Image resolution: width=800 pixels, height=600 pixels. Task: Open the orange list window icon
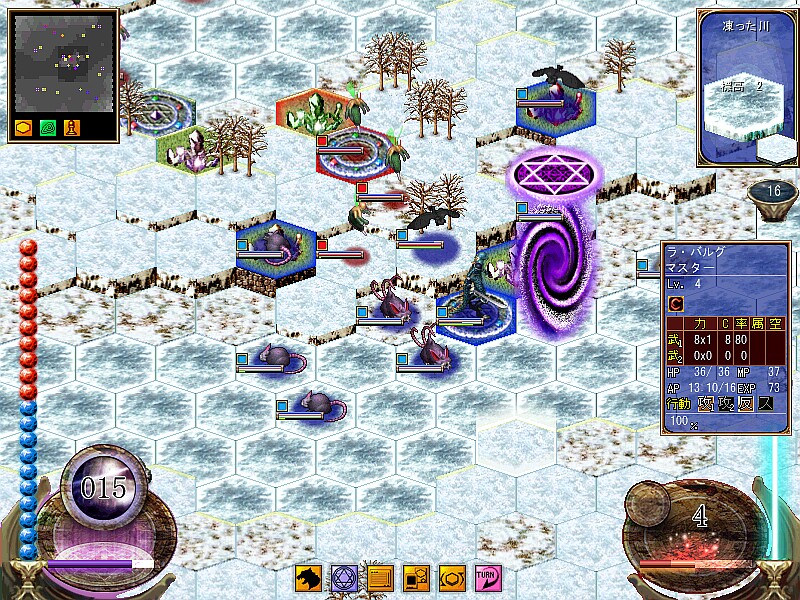(379, 578)
